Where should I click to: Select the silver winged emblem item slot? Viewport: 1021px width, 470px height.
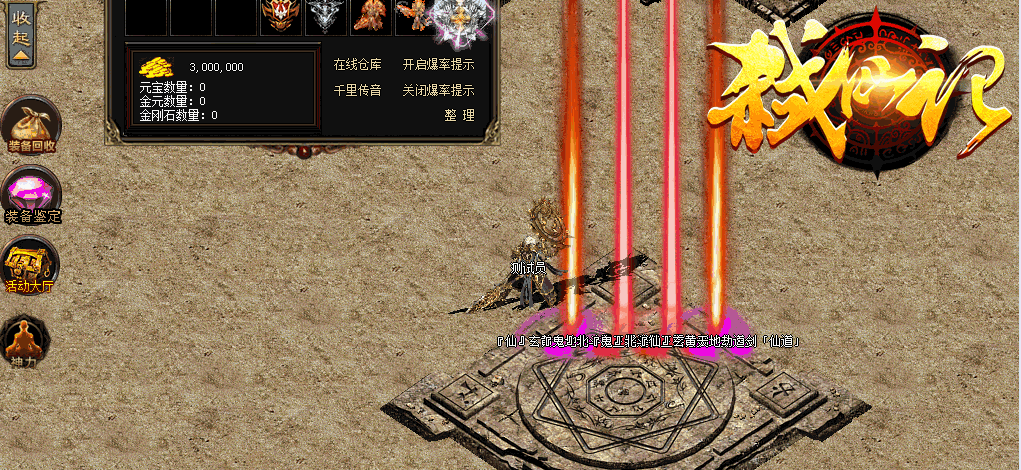pos(325,17)
